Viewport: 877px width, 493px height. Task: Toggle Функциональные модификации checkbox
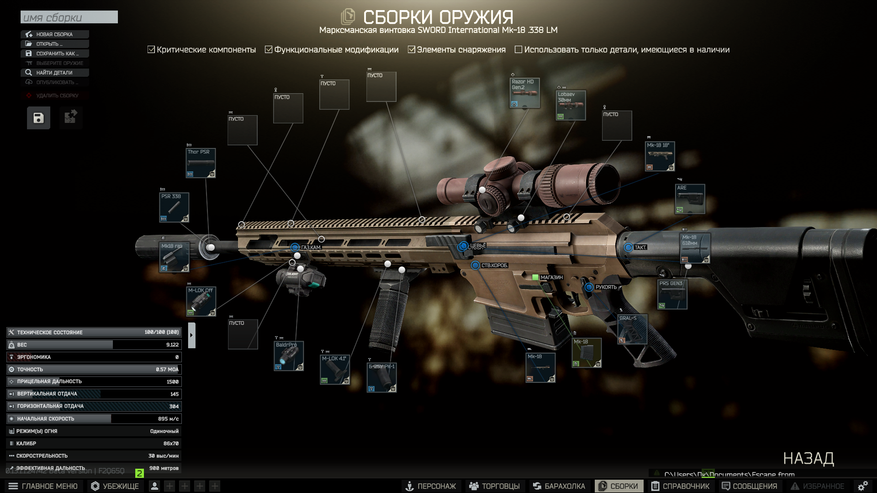point(269,49)
